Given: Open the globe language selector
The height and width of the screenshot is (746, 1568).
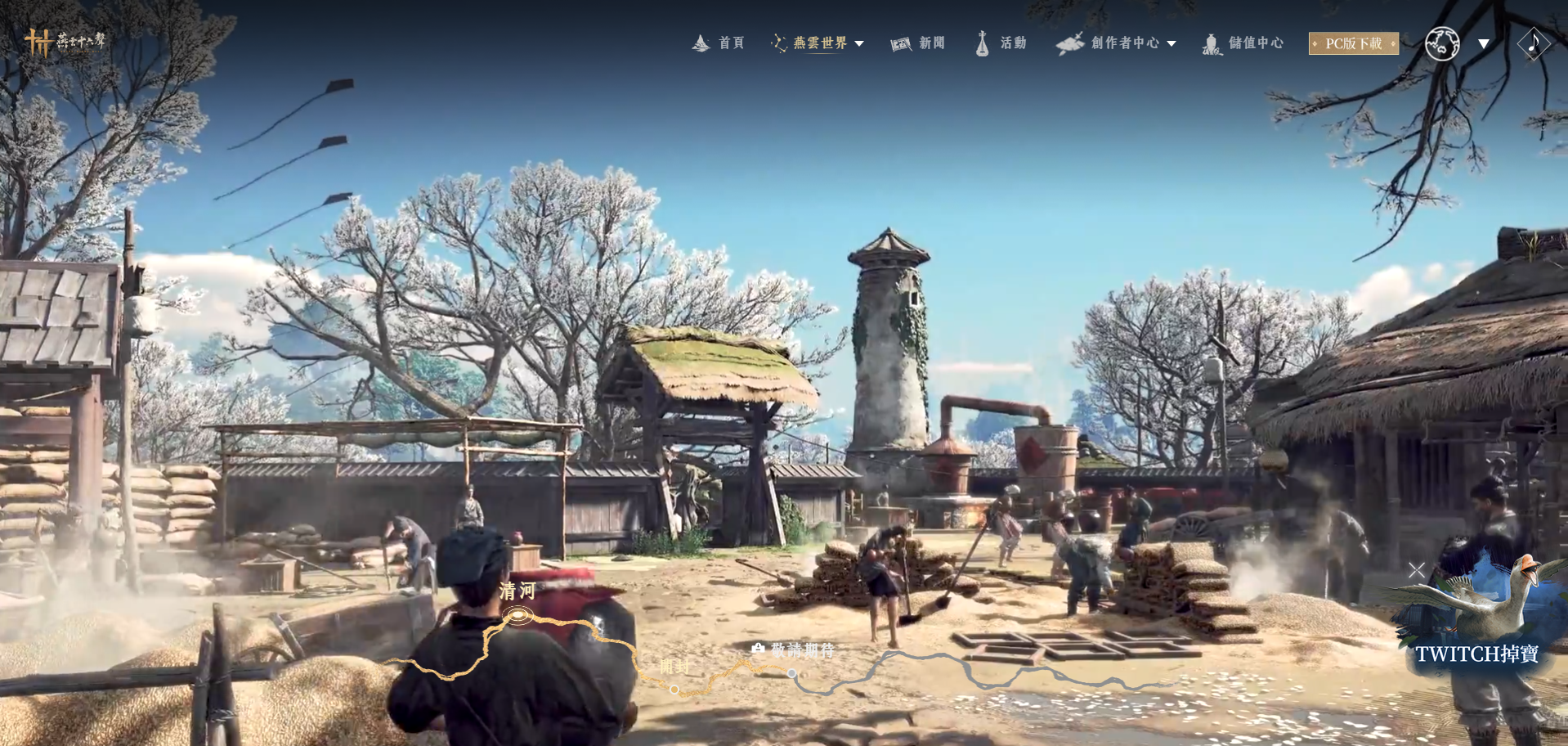Looking at the screenshot, I should pos(1442,43).
